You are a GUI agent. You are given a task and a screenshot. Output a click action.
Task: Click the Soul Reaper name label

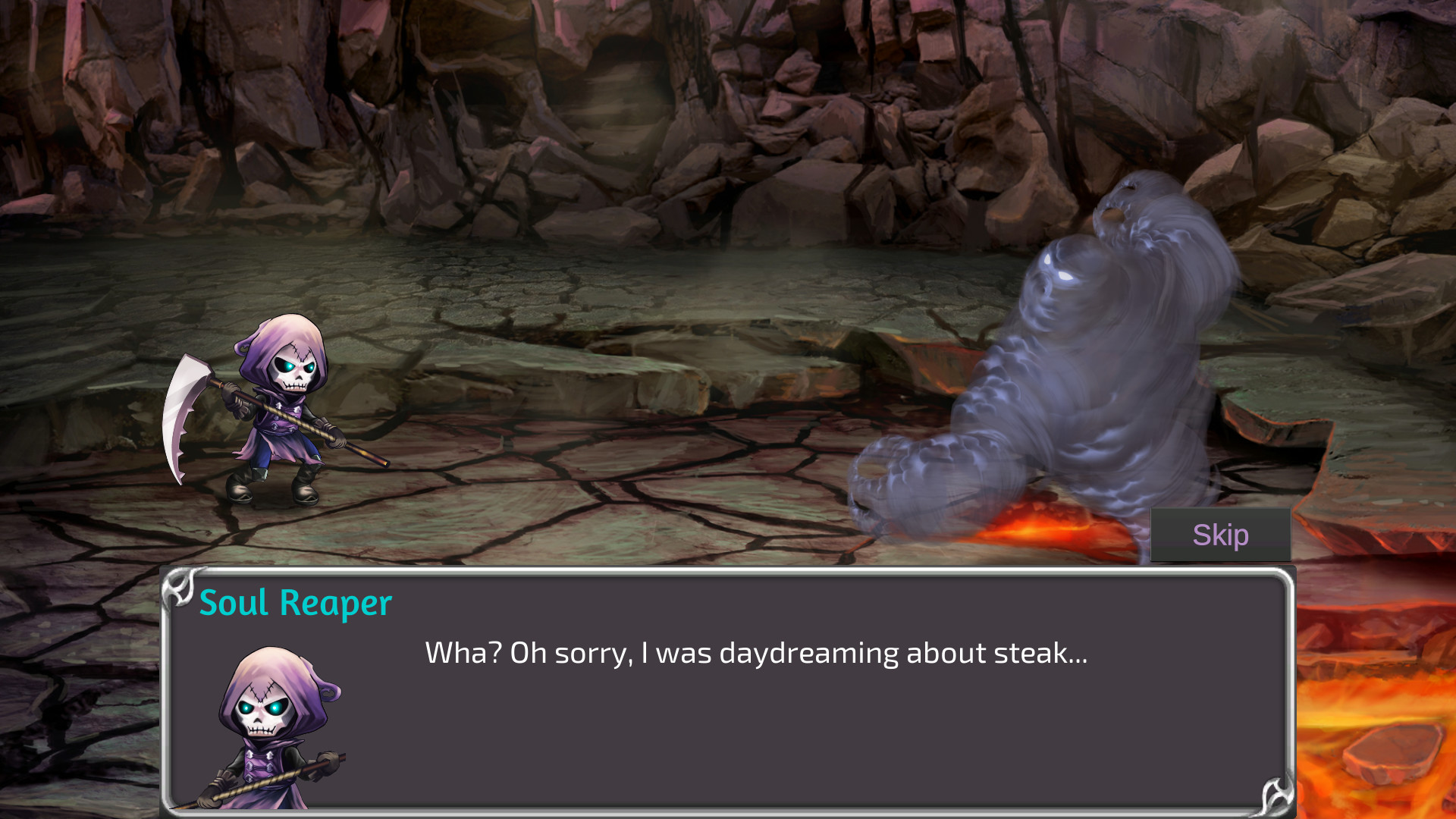(x=297, y=603)
